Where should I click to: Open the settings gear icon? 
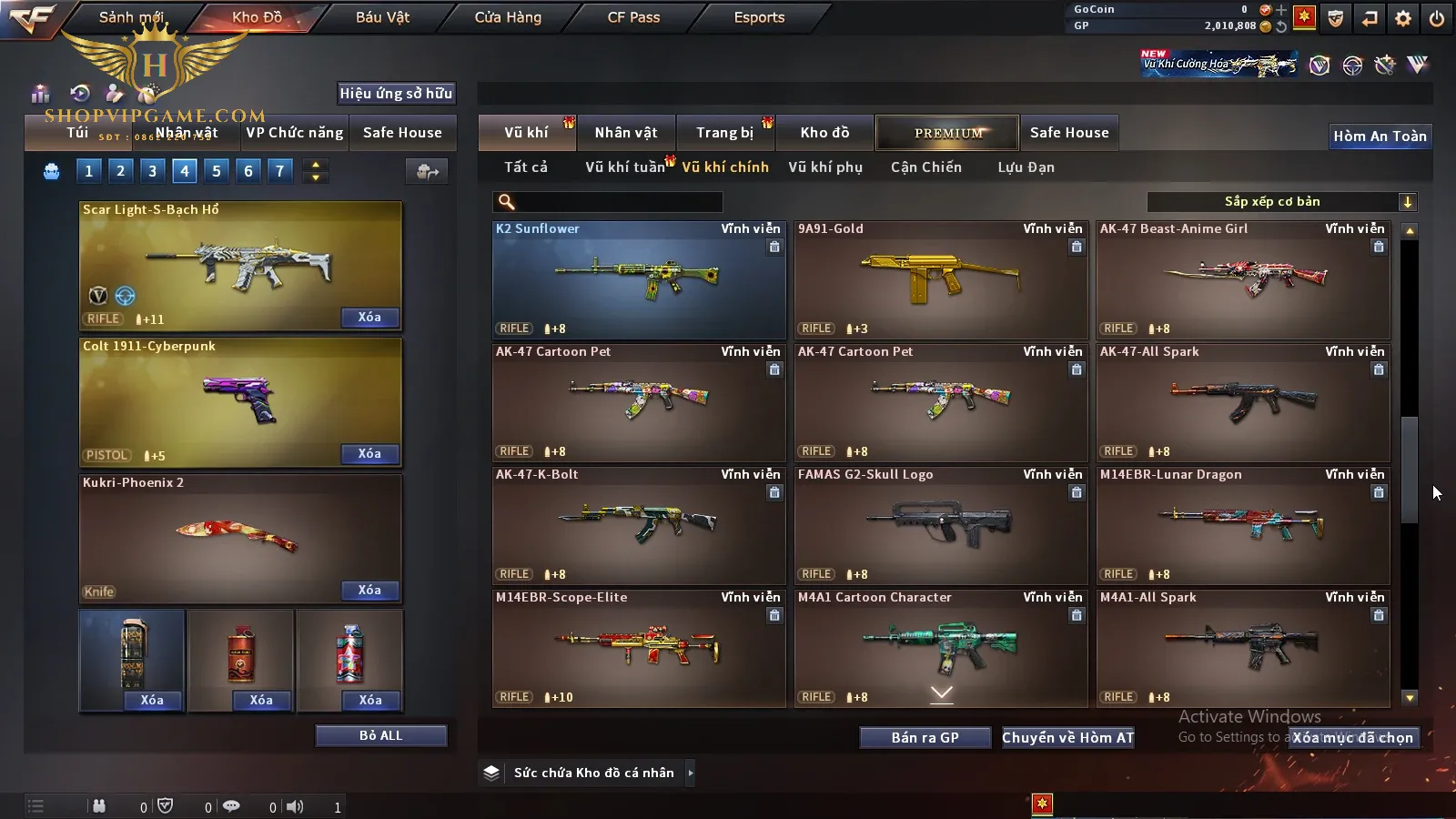(1403, 18)
